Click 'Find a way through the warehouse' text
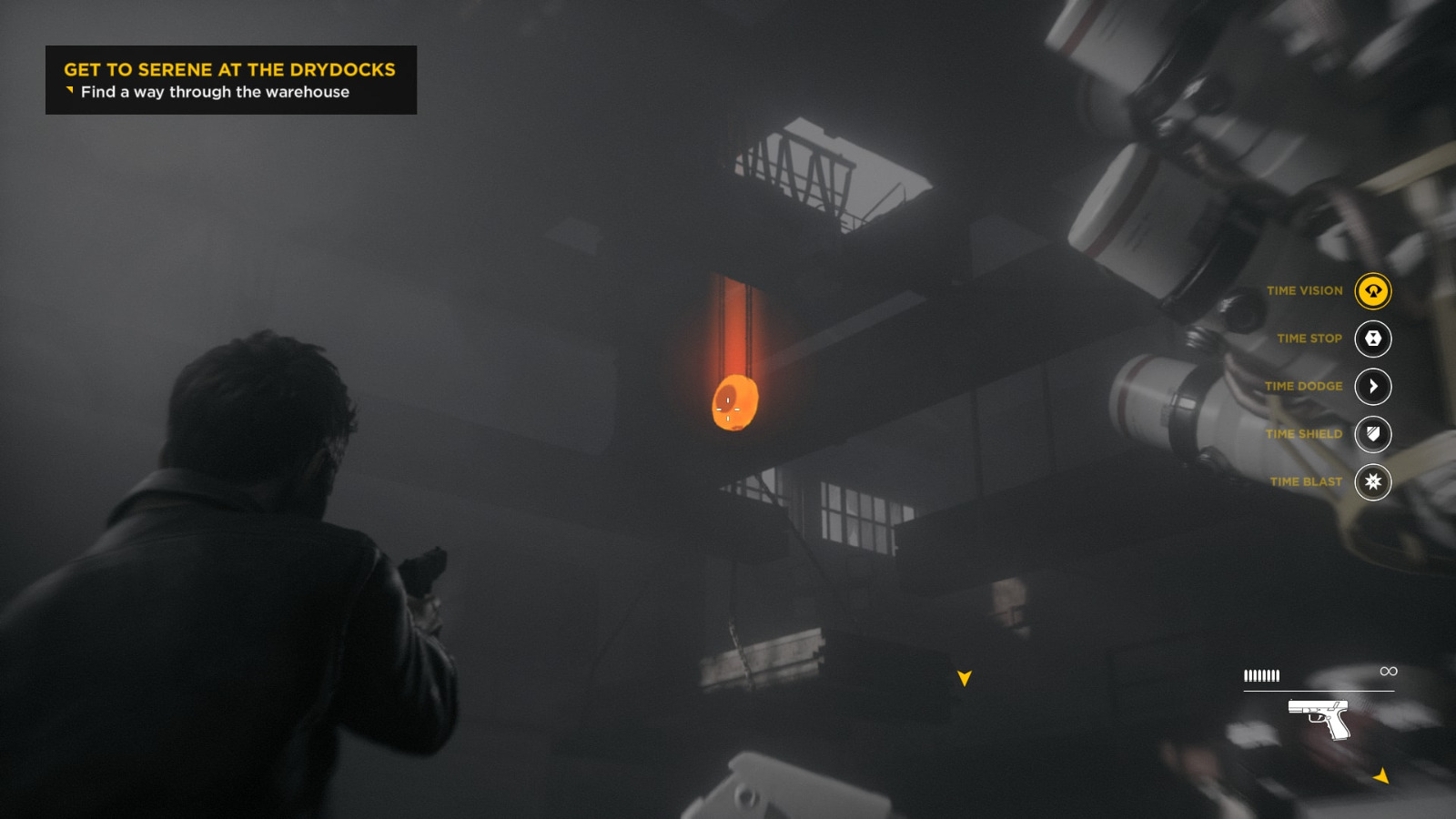Viewport: 1456px width, 819px height. [215, 92]
